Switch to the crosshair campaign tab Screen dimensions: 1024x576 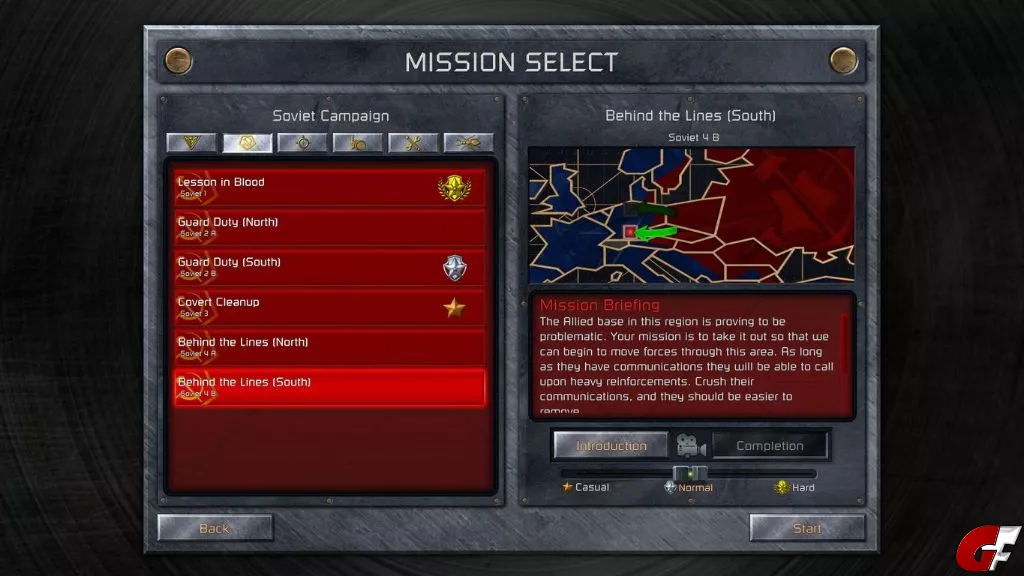303,143
